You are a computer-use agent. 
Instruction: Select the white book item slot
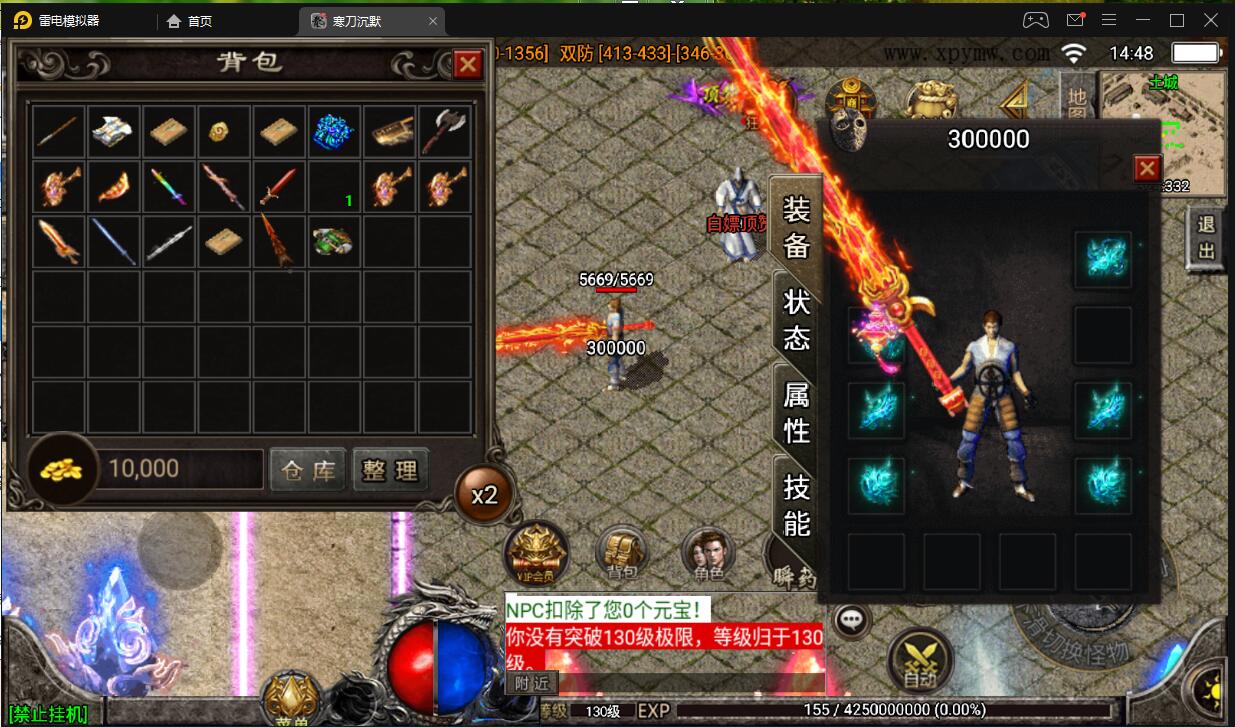point(115,131)
